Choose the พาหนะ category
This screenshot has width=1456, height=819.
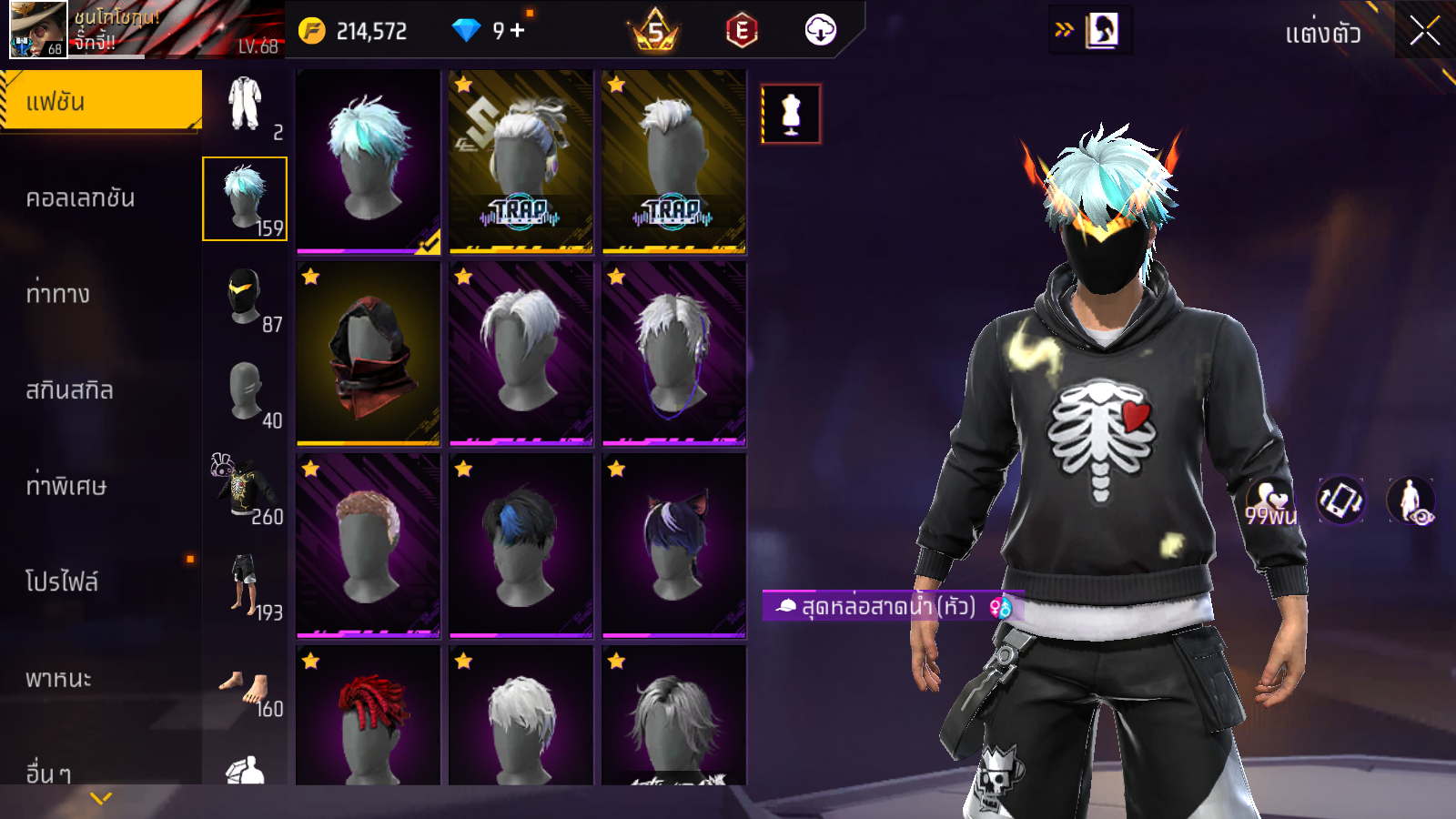(x=58, y=678)
